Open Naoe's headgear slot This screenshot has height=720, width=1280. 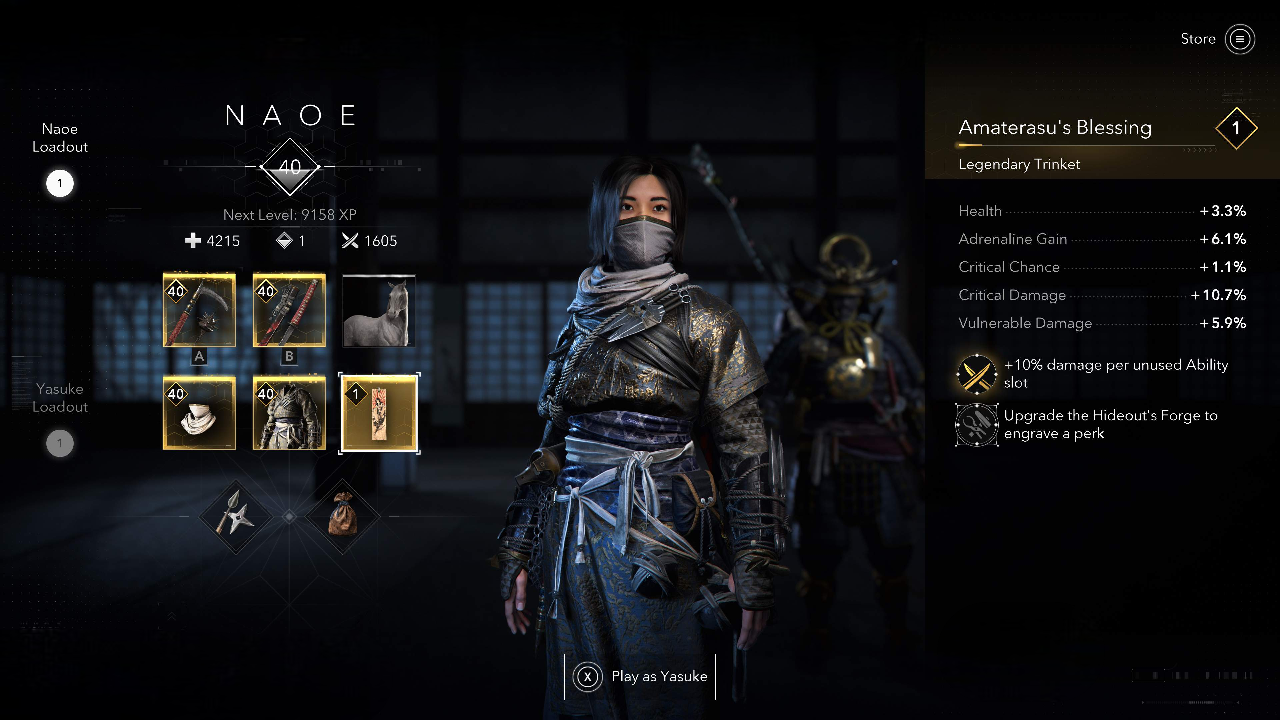(199, 413)
